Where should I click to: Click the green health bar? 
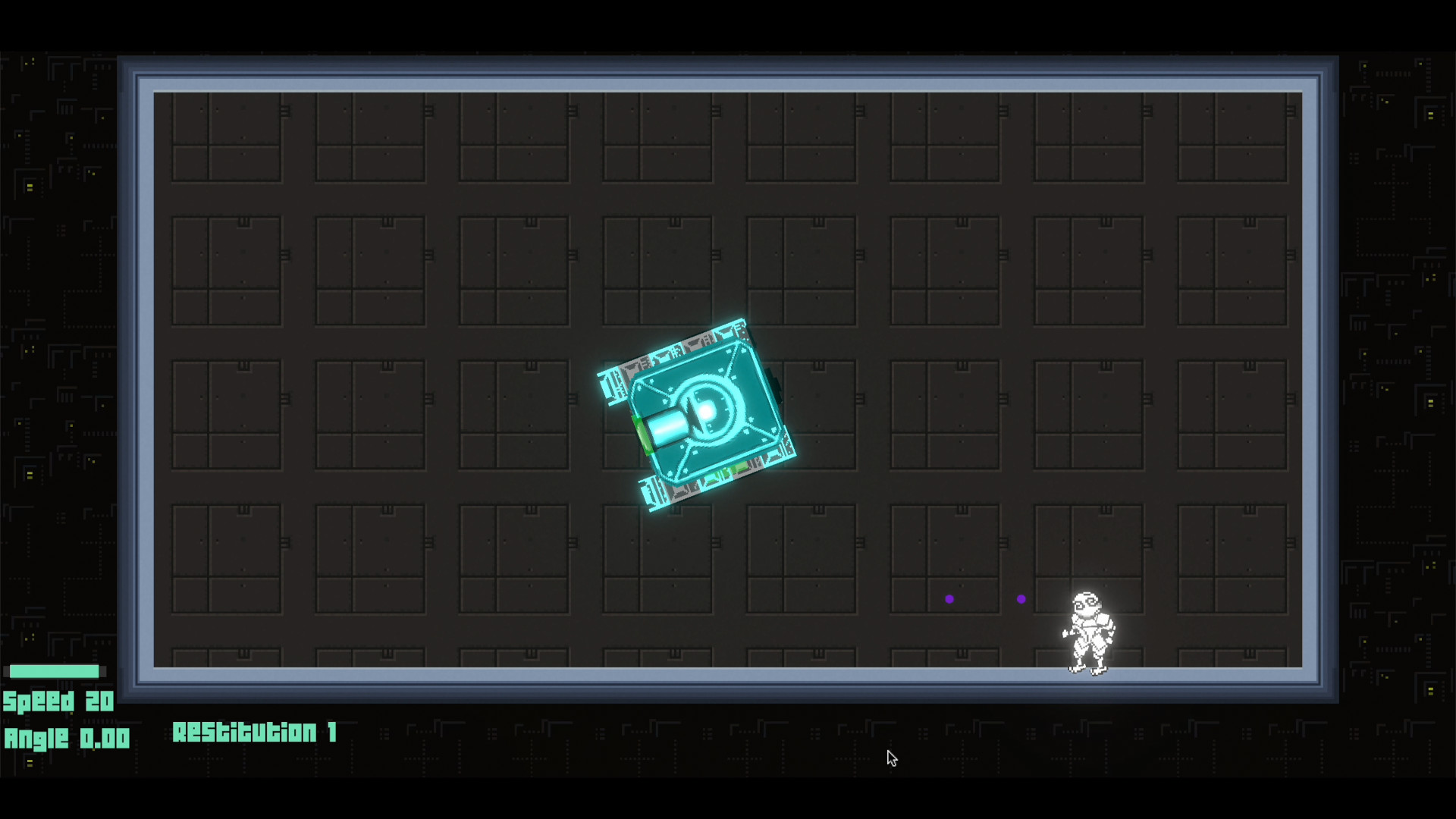click(x=53, y=671)
